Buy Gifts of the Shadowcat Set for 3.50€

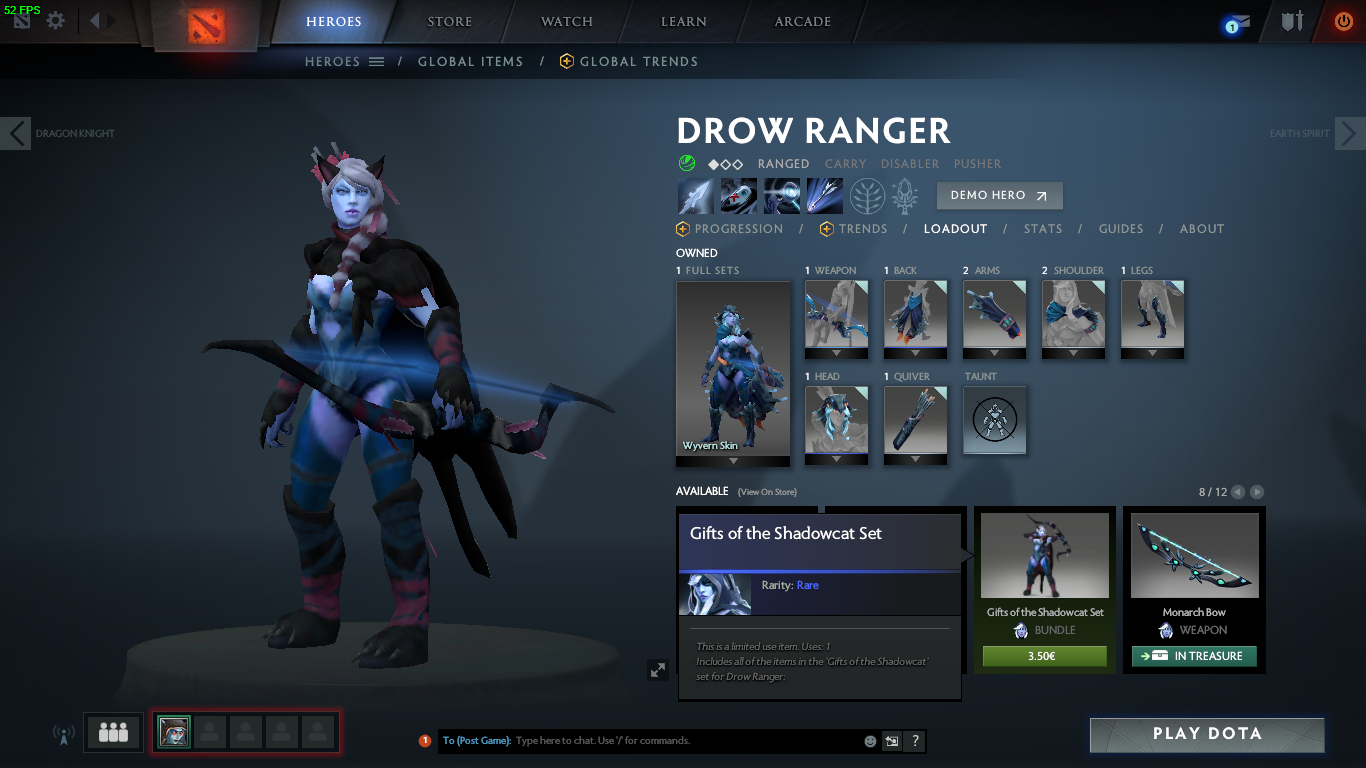click(1044, 657)
